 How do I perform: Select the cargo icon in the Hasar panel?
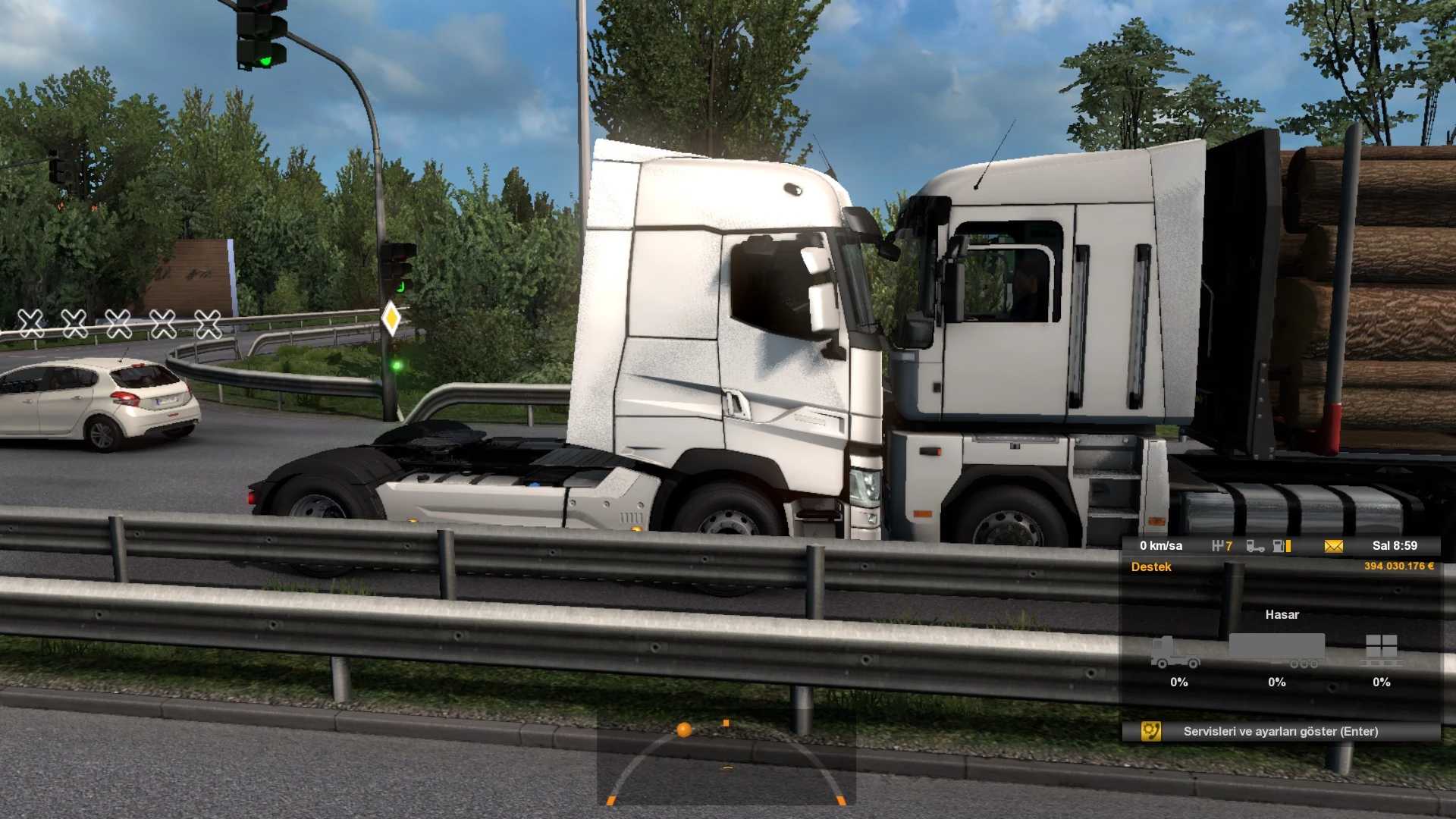1382,648
